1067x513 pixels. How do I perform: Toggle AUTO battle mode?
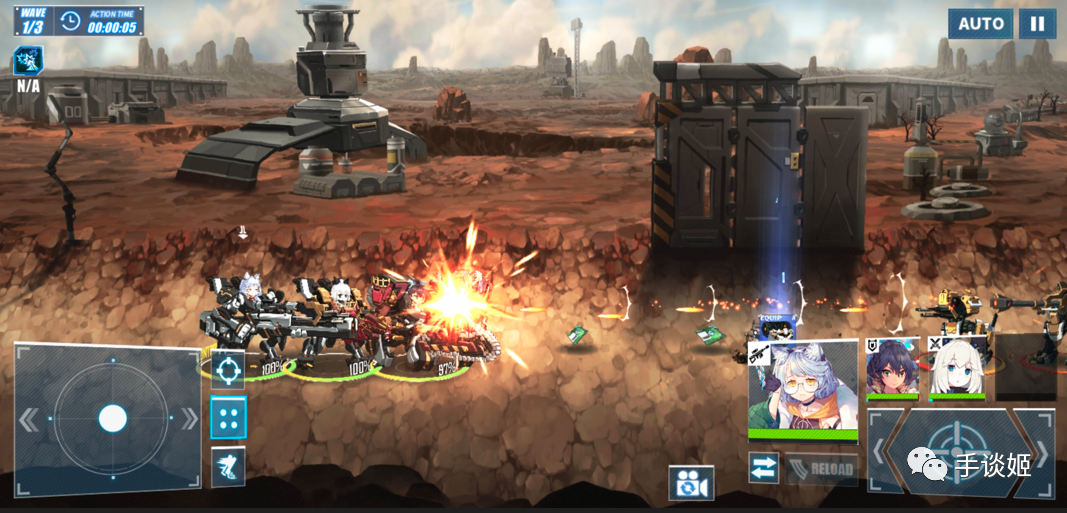click(x=980, y=24)
